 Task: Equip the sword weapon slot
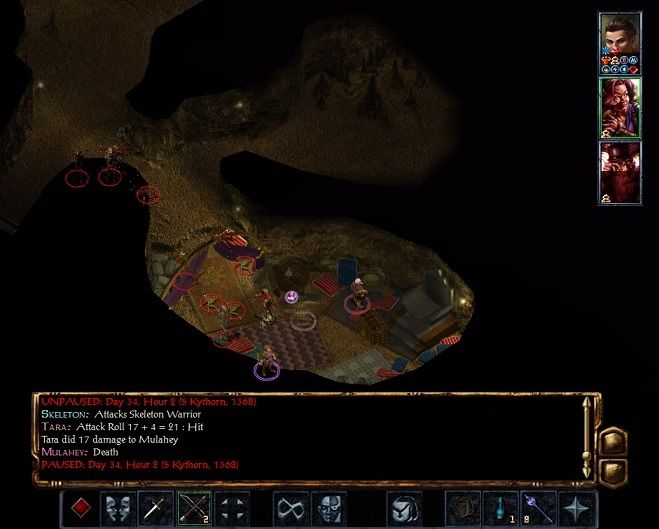pyautogui.click(x=155, y=507)
